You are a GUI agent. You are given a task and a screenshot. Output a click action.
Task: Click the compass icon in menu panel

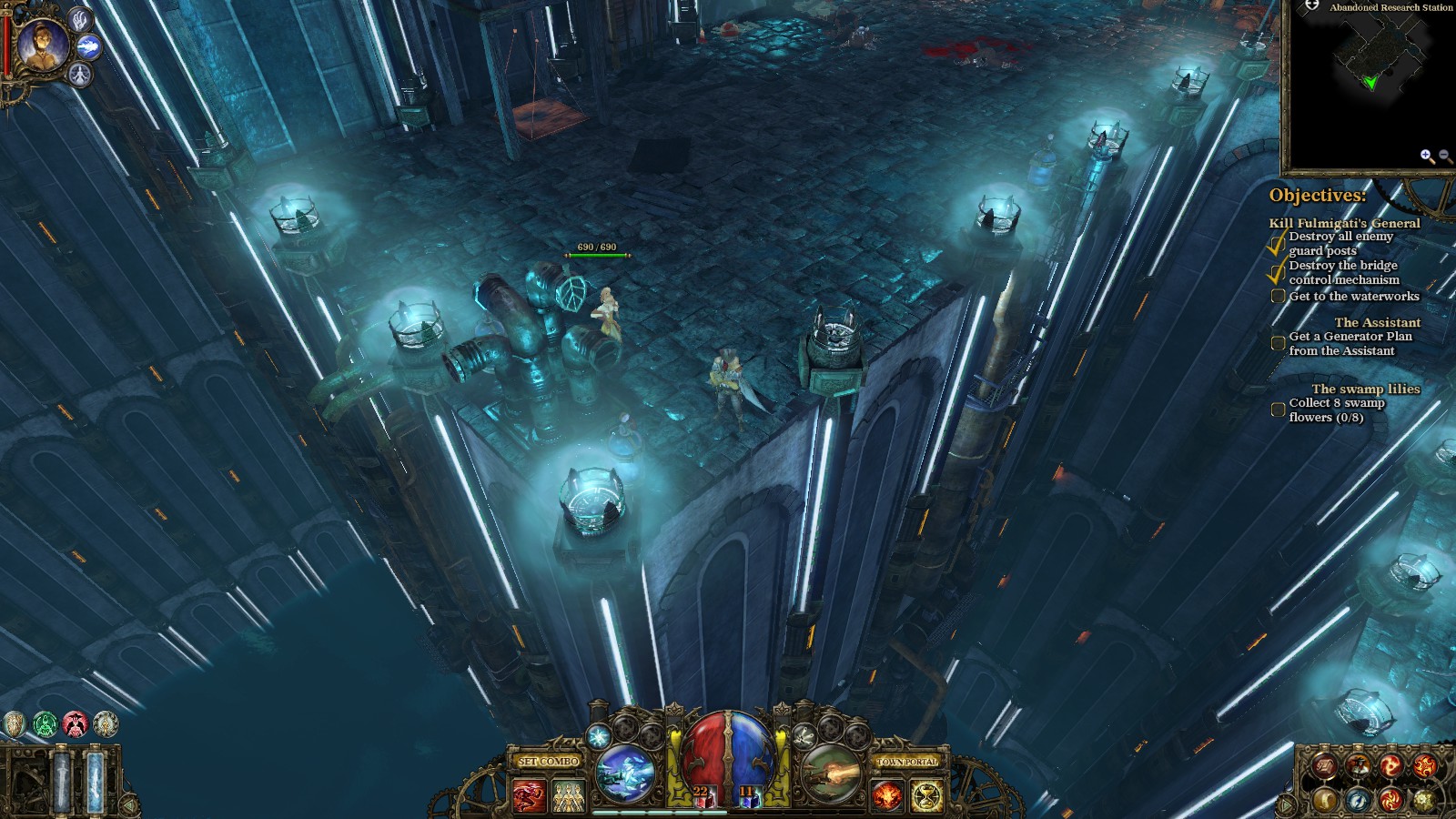click(1357, 800)
